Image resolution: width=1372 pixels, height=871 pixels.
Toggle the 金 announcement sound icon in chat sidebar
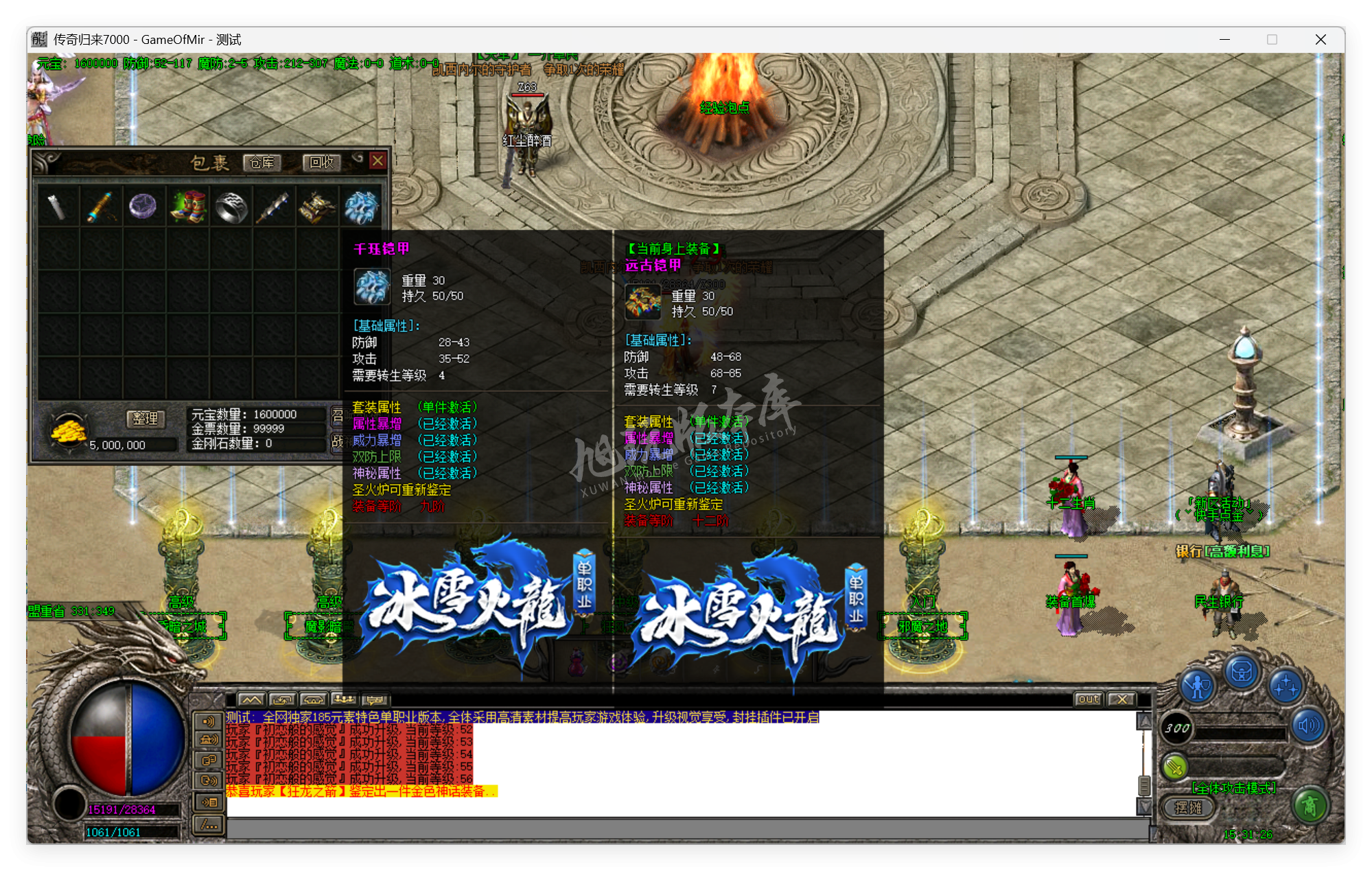click(x=209, y=741)
